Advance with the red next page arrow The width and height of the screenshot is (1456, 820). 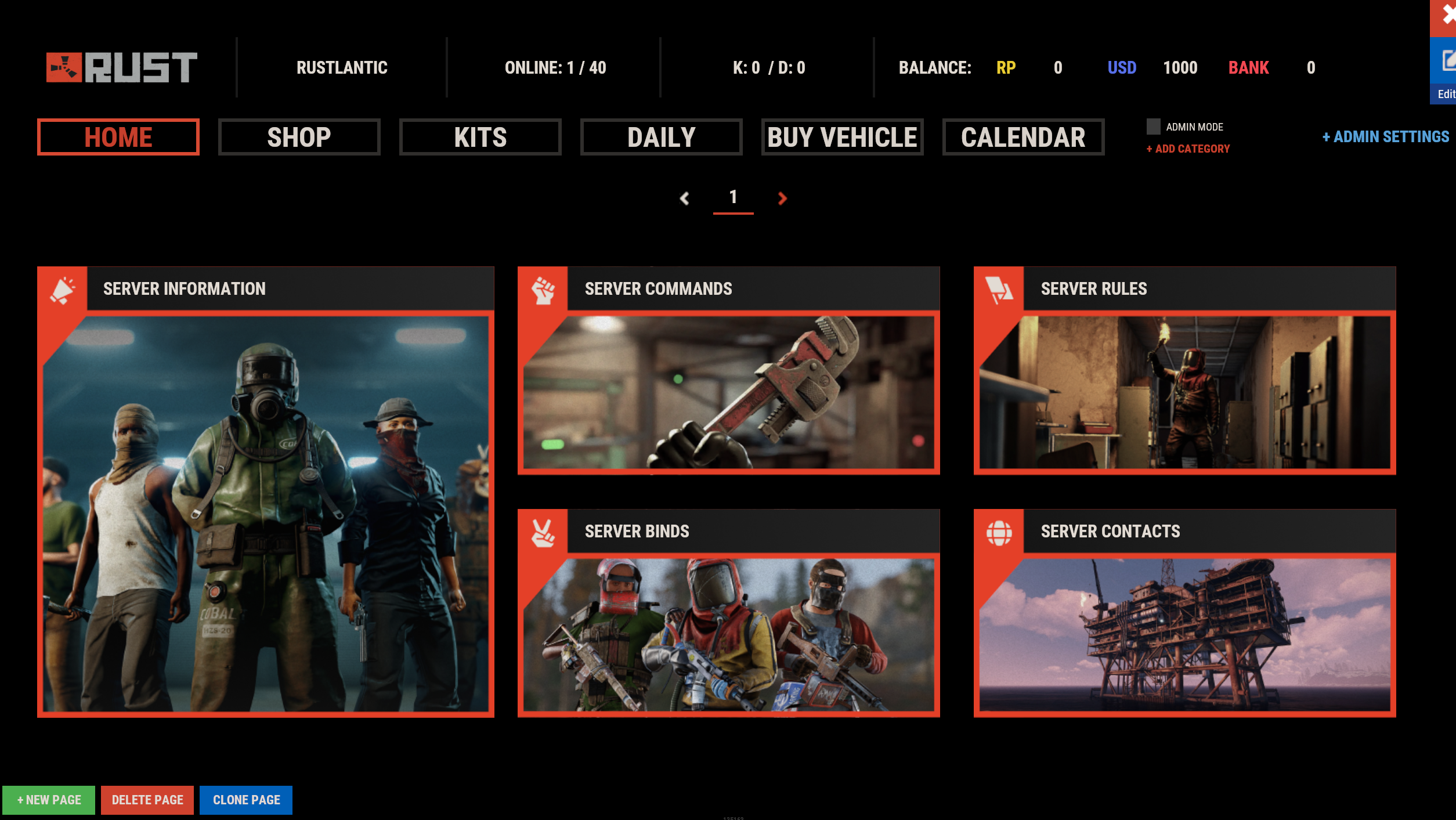pyautogui.click(x=782, y=198)
